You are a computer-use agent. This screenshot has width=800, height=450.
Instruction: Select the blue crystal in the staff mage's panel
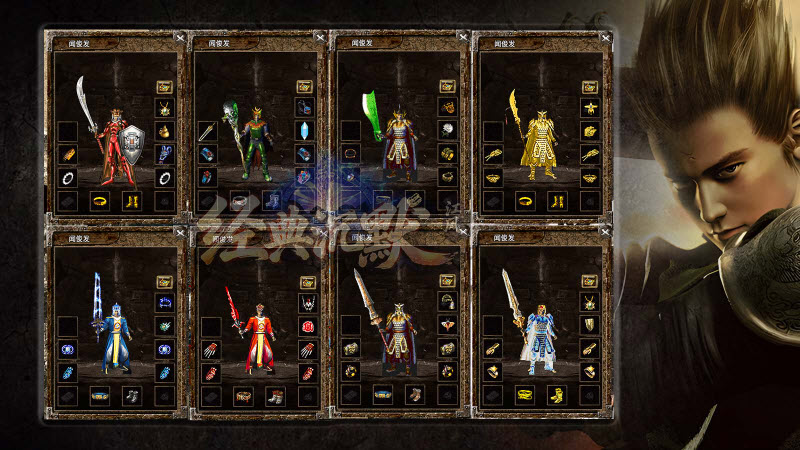pos(306,130)
